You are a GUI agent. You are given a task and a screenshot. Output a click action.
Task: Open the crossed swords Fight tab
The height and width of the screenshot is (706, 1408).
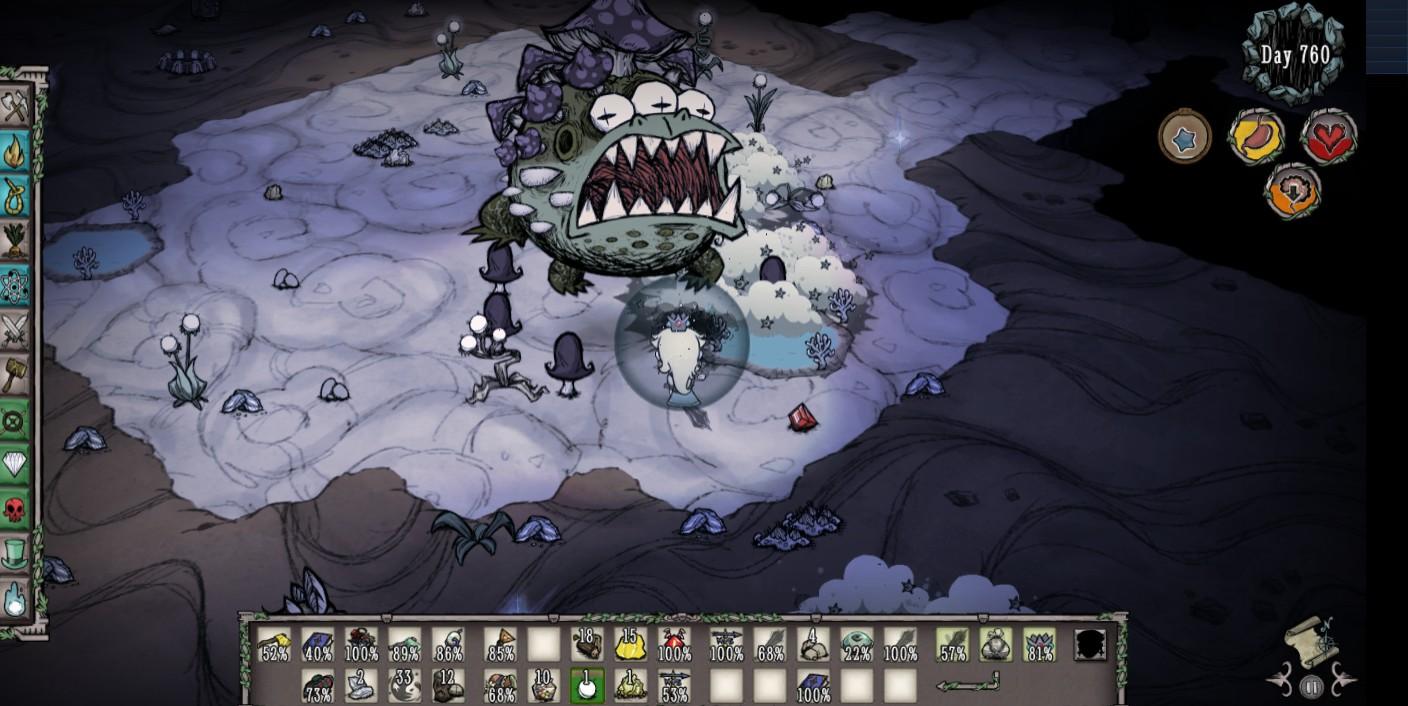pos(15,330)
